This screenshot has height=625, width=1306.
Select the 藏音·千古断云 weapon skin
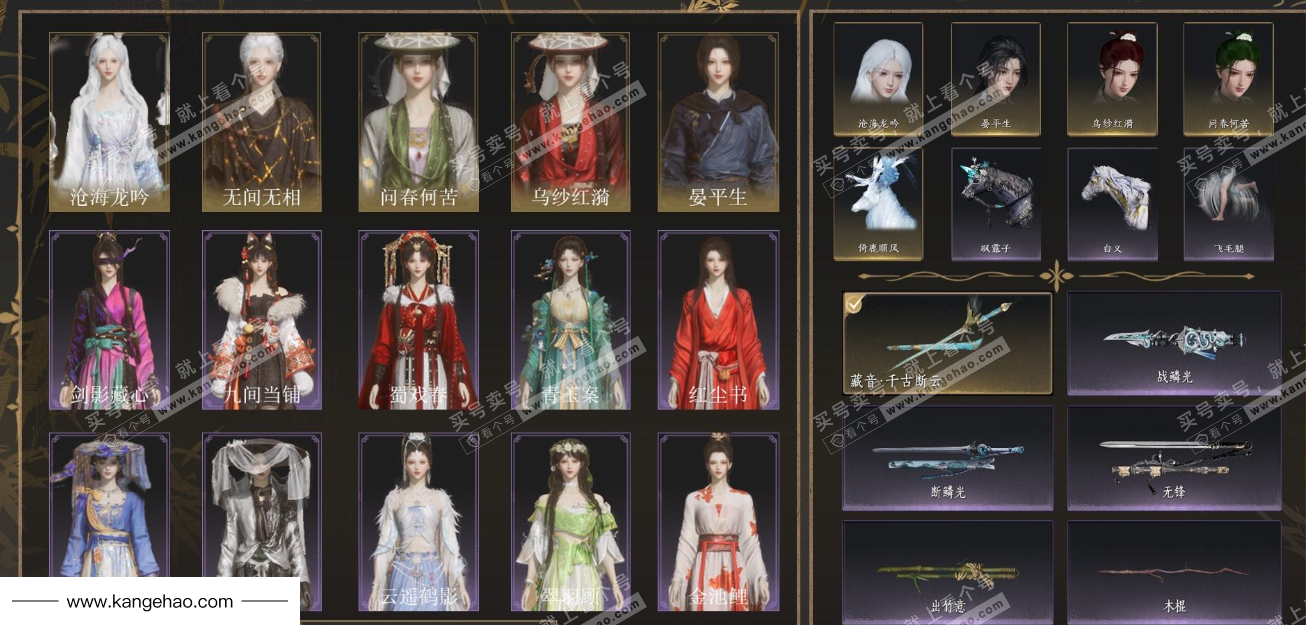click(x=946, y=342)
